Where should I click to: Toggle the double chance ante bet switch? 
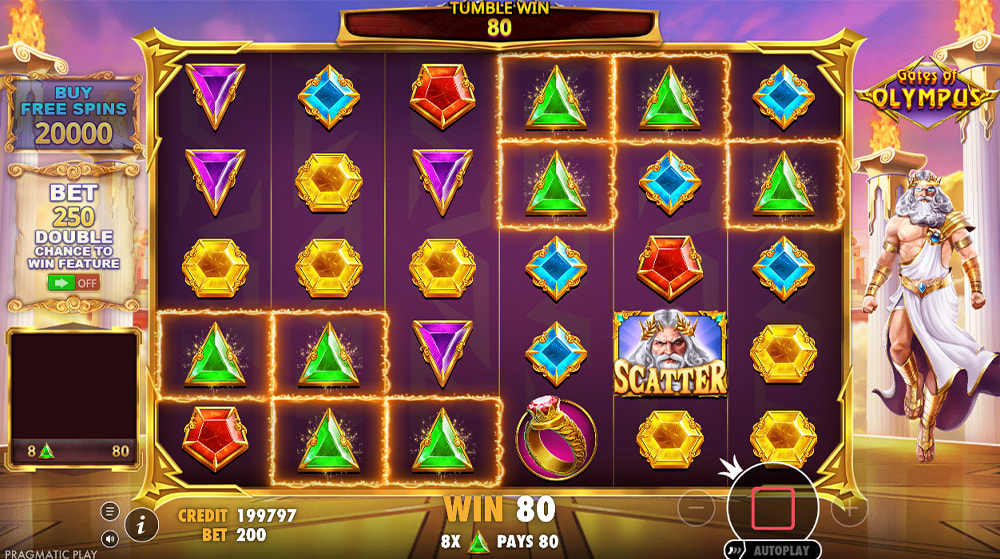click(74, 282)
